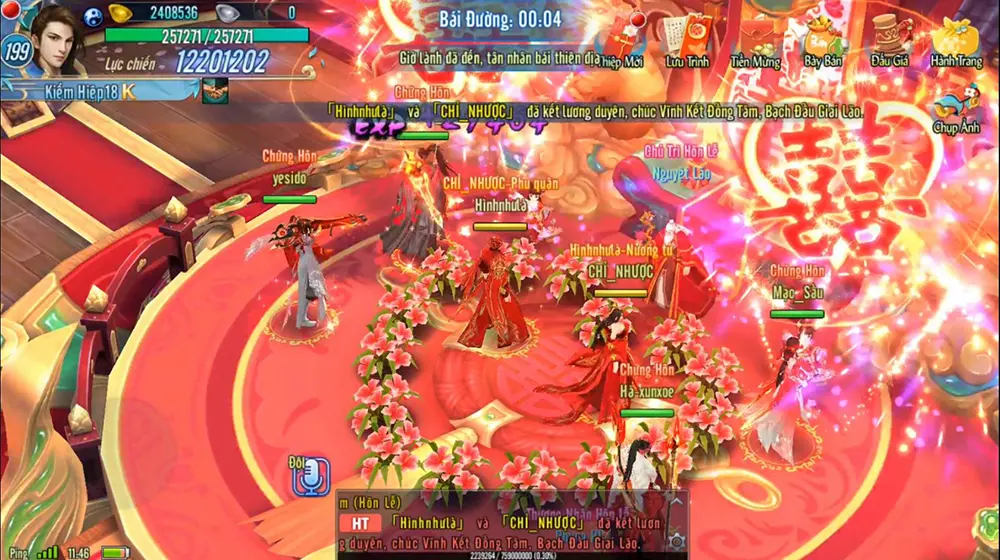Viewport: 1000px width, 560px height.
Task: Open the Đấu Giá auction icon
Action: tap(888, 38)
